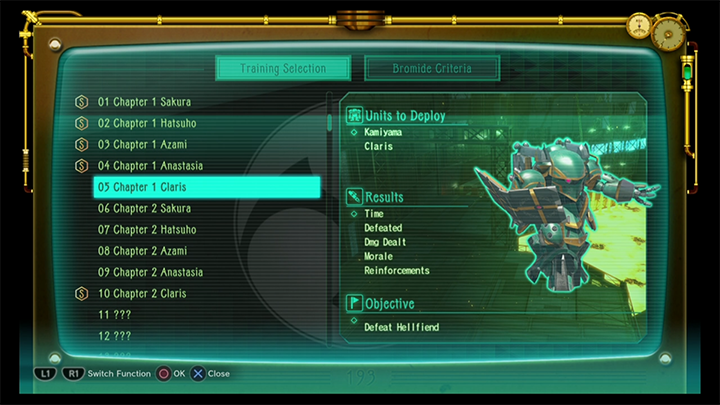Pick 09 Chapter 2 Anastasia entry
Screen dimensions: 720x405
pyautogui.click(x=150, y=272)
